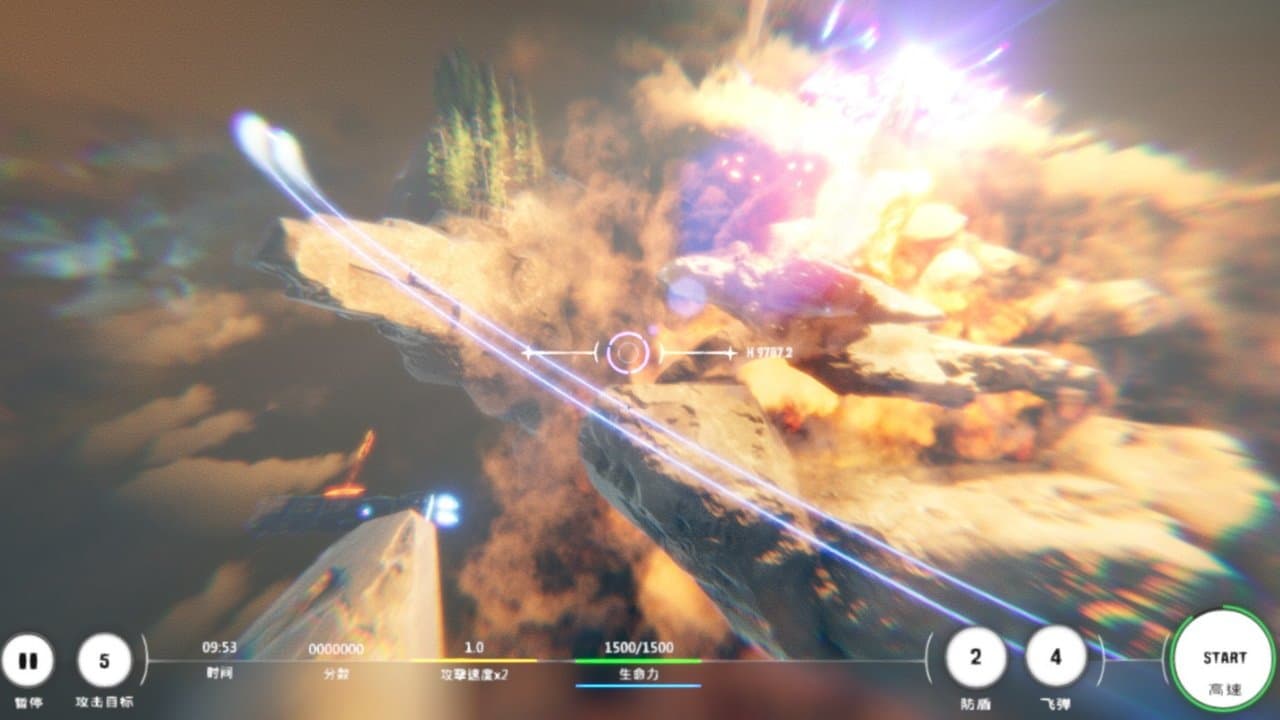Tap the attack target button showing 5
Screen dimensions: 1280x720
(104, 661)
